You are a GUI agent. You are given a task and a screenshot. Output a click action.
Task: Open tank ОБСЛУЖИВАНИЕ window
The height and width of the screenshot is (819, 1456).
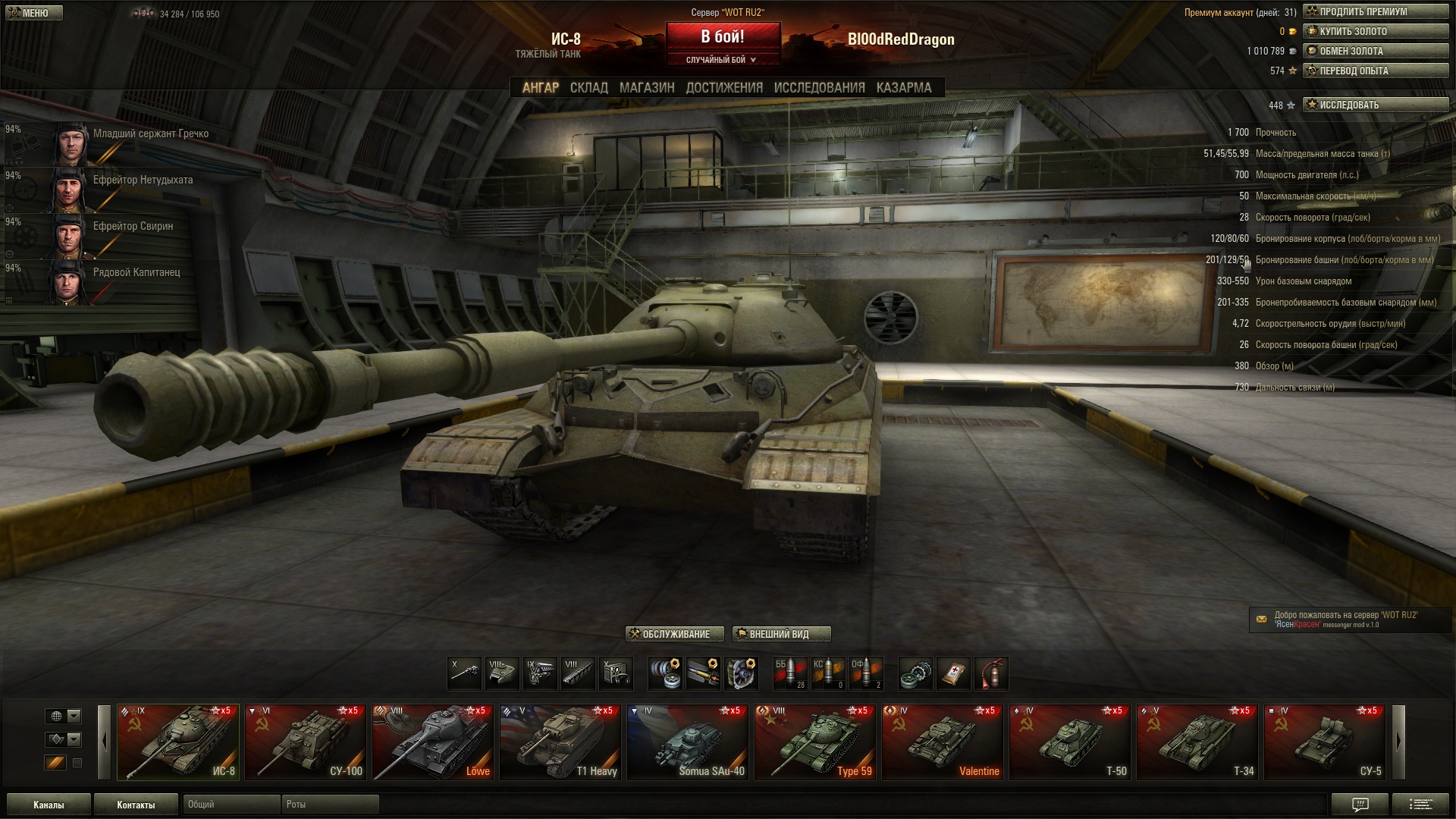674,634
